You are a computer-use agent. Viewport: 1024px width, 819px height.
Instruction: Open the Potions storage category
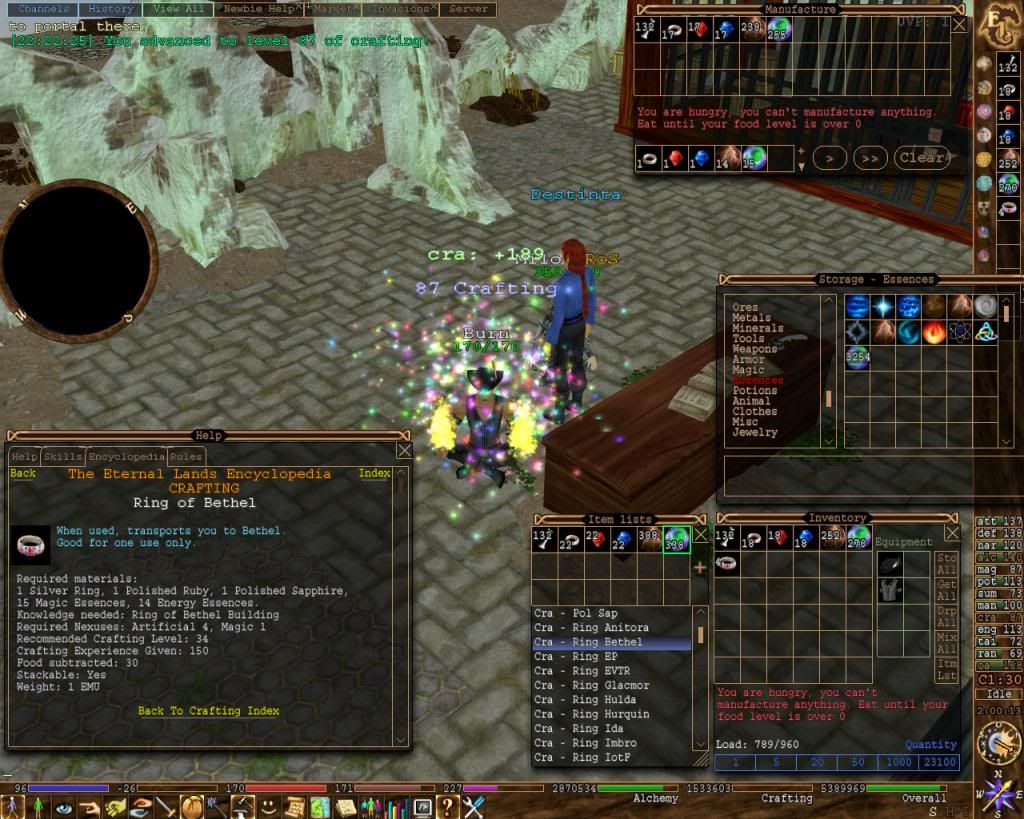755,391
